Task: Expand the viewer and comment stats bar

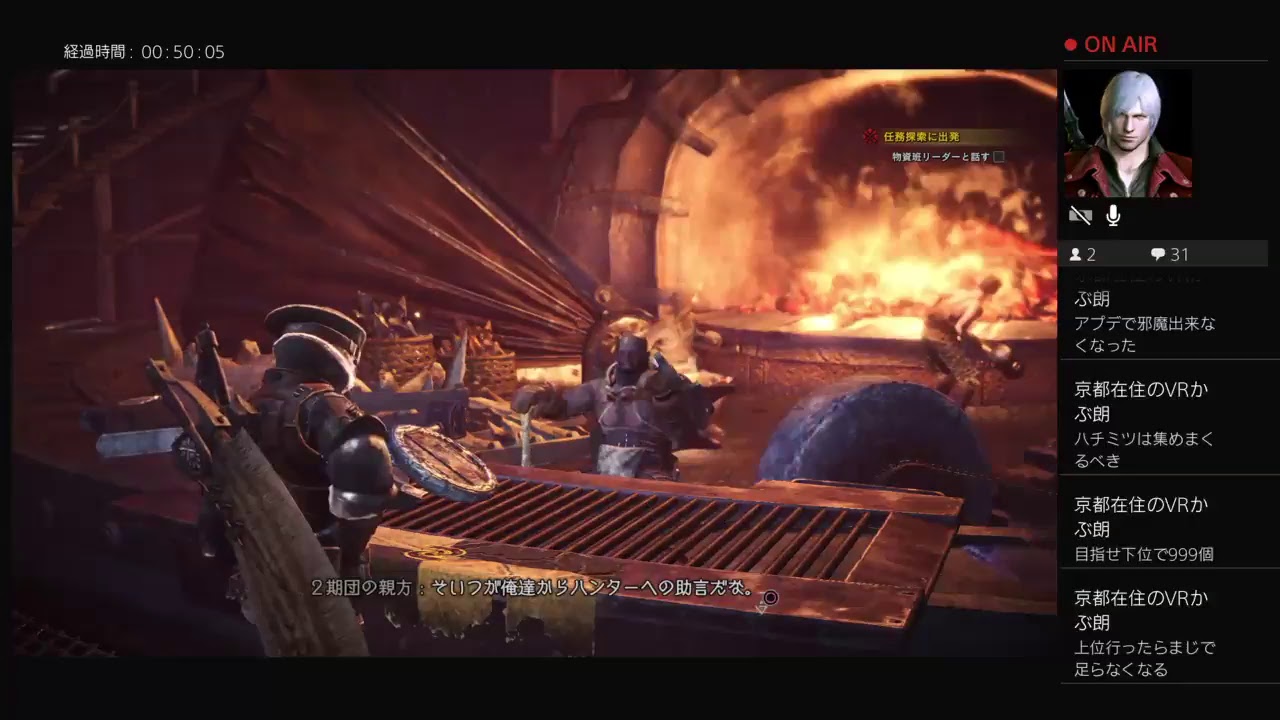Action: coord(1165,254)
